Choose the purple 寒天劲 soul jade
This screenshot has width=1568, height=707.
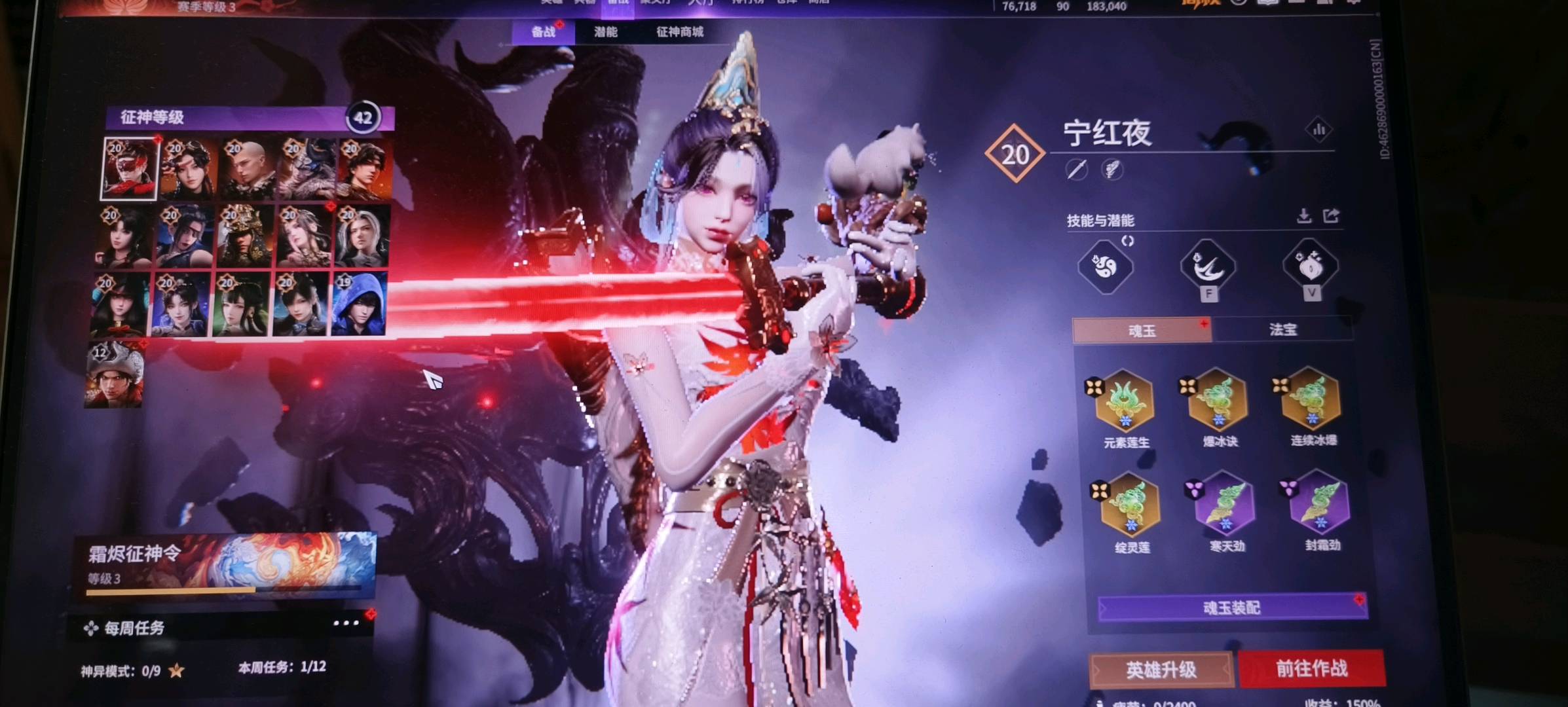pyautogui.click(x=1225, y=504)
